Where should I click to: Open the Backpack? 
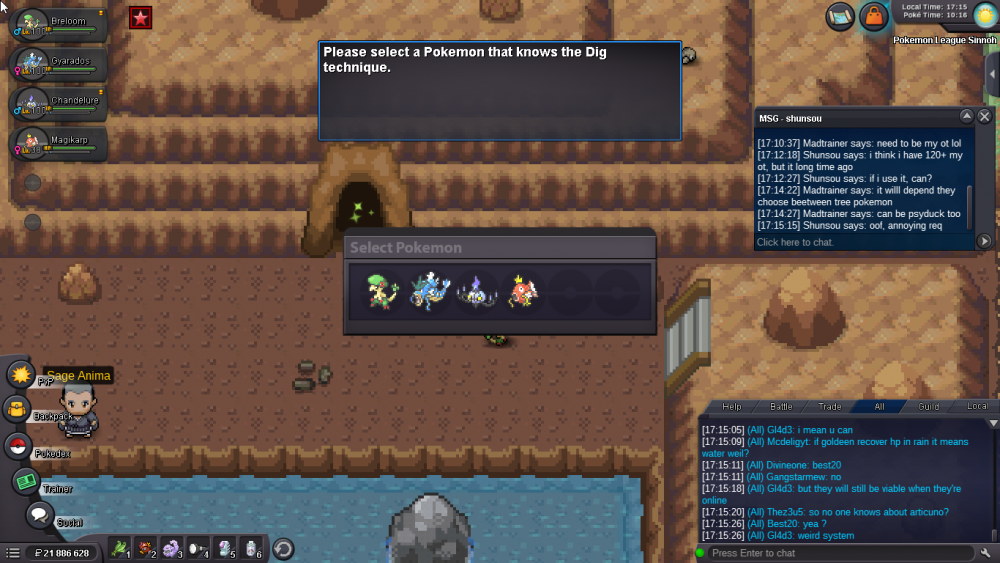coord(18,408)
